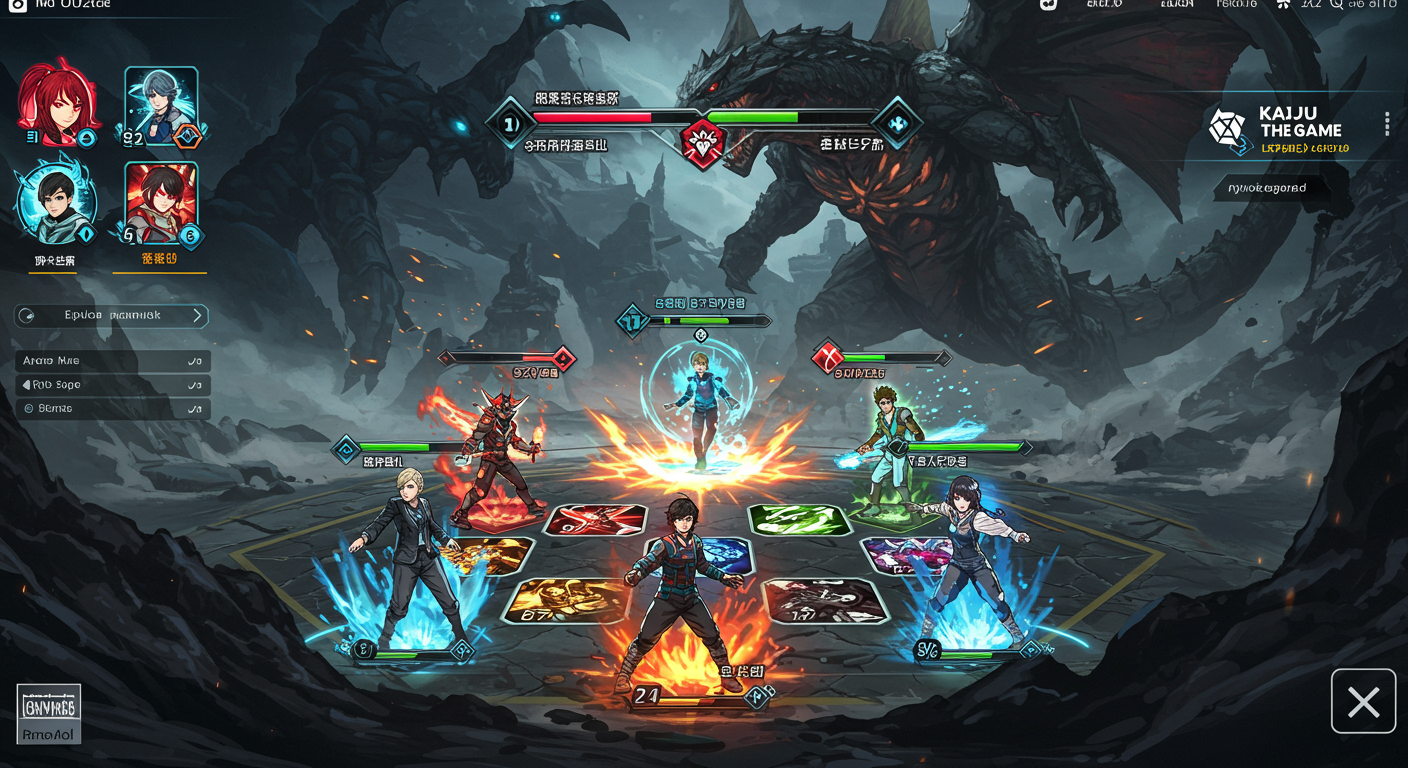Close the battle screen with the X button
This screenshot has width=1408, height=768.
pos(1363,701)
